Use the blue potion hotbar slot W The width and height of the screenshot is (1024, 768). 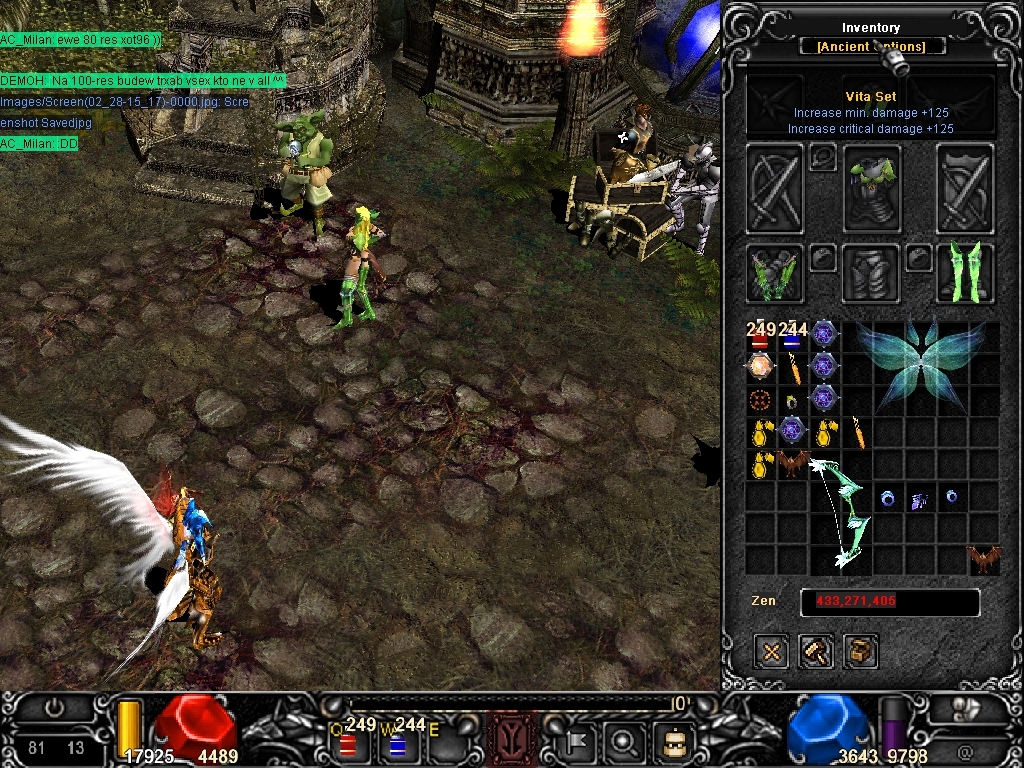(397, 742)
